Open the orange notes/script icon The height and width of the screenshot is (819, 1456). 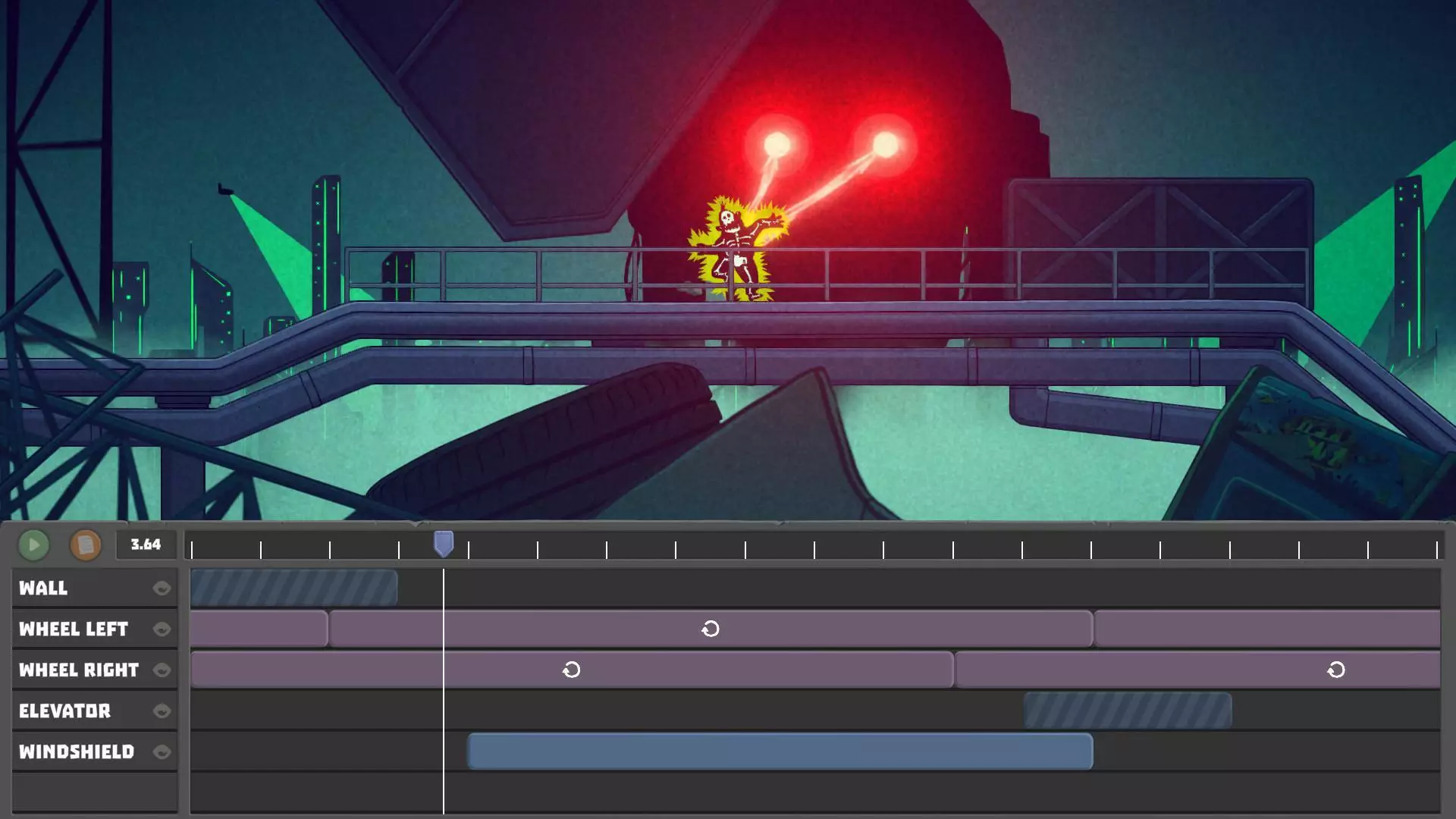pyautogui.click(x=86, y=544)
